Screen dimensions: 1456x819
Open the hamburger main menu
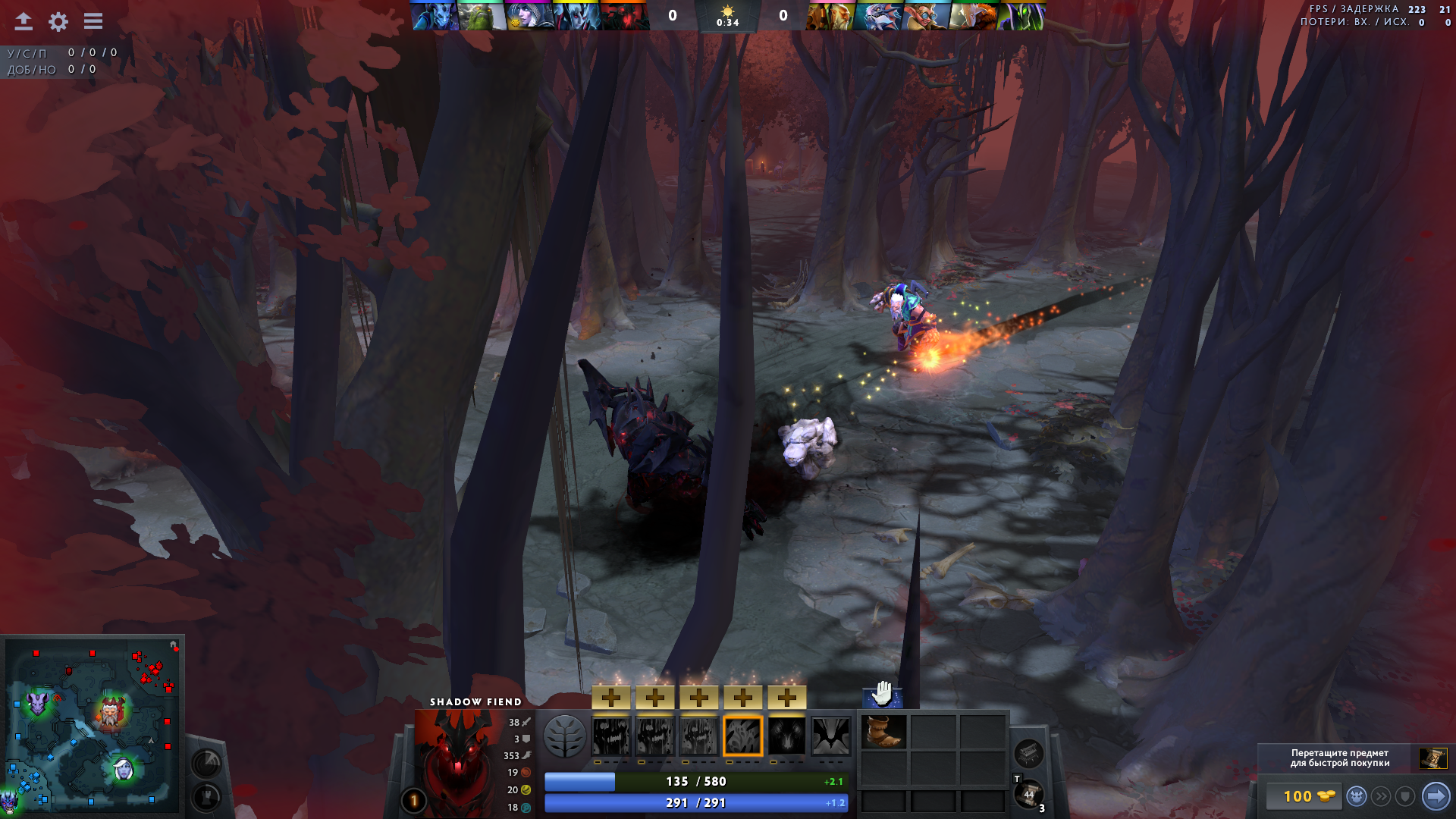pos(93,21)
